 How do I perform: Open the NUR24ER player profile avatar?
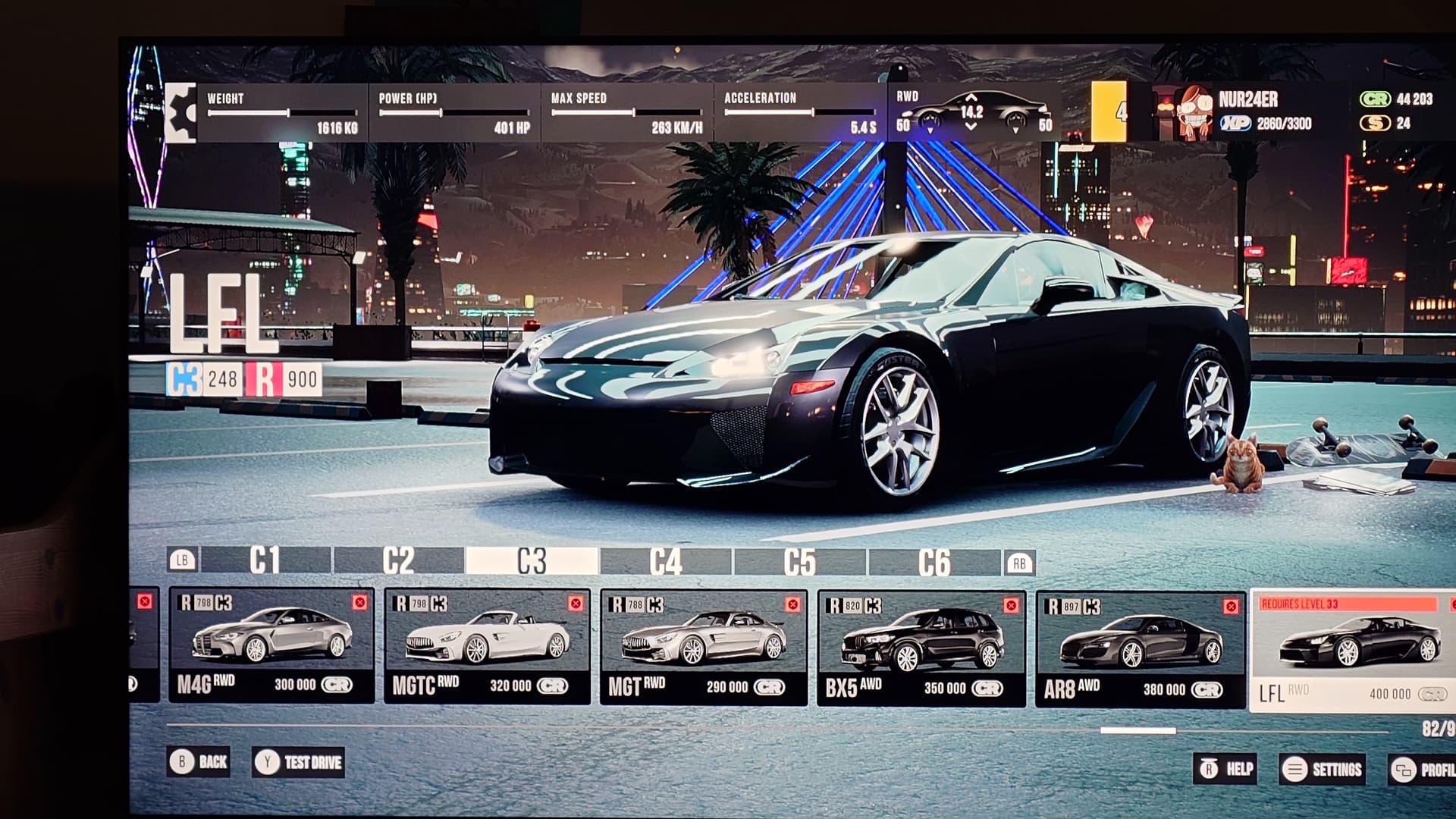[x=1193, y=114]
